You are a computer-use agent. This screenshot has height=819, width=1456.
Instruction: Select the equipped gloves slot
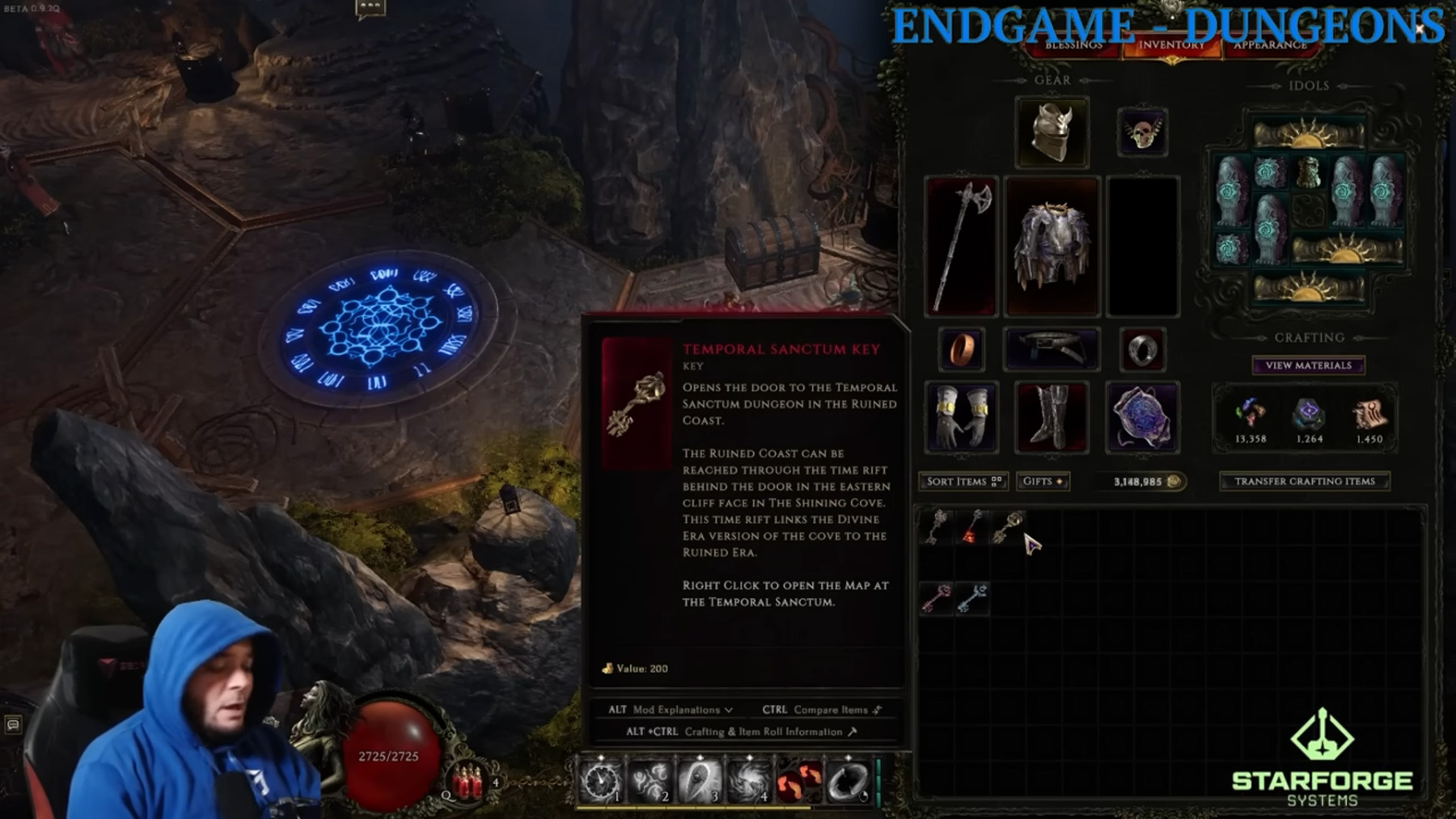(x=959, y=416)
